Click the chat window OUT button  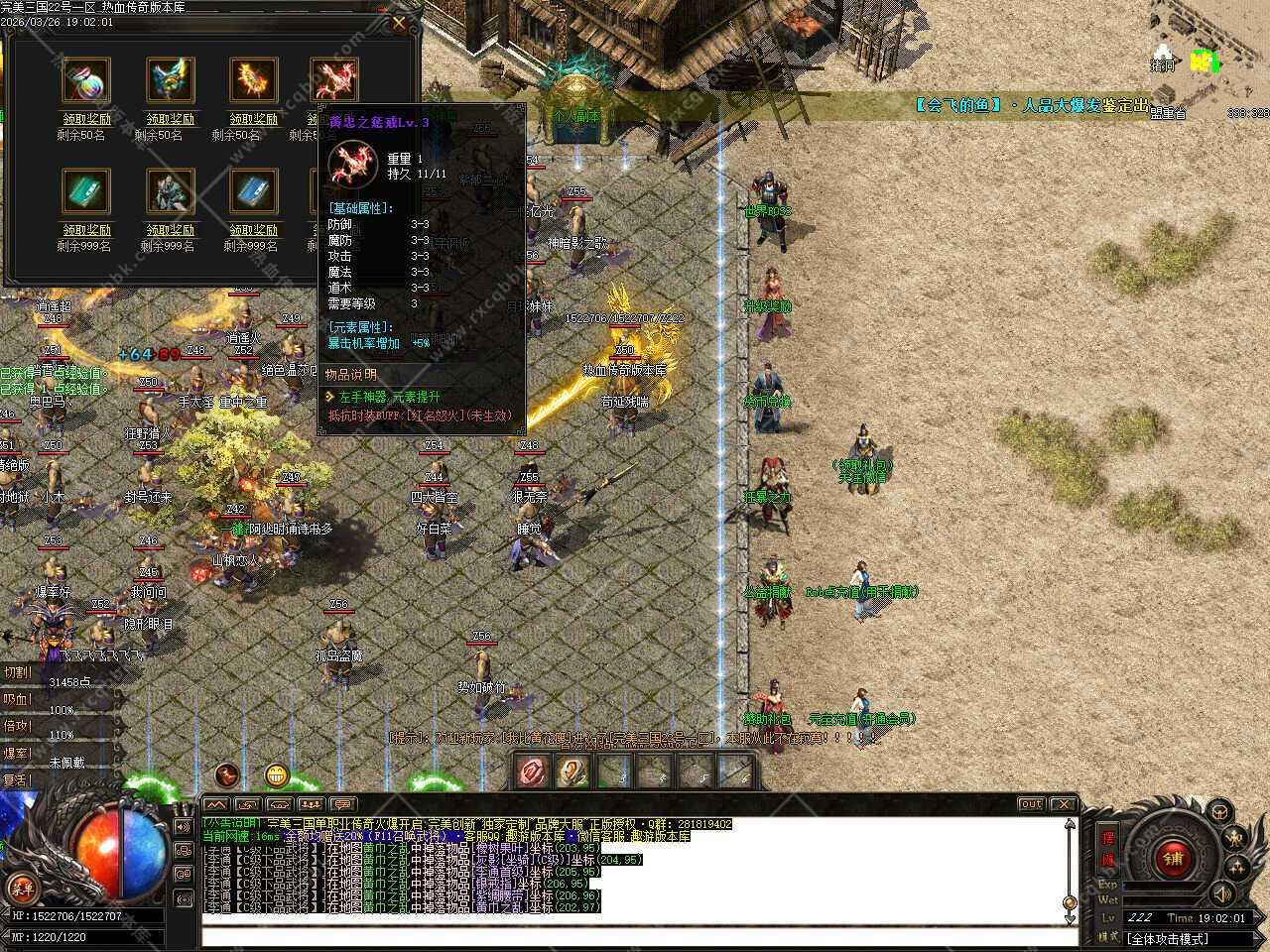point(1031,804)
